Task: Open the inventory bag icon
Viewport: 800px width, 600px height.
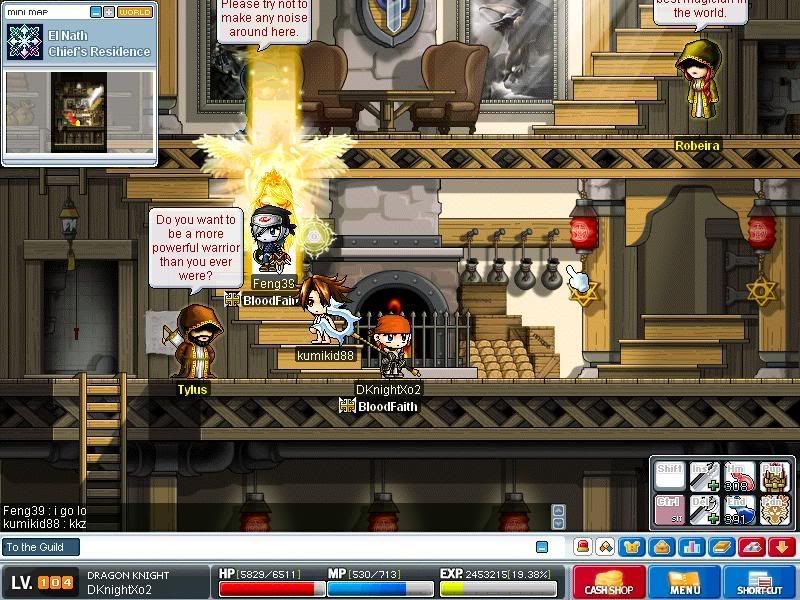Action: click(x=660, y=547)
